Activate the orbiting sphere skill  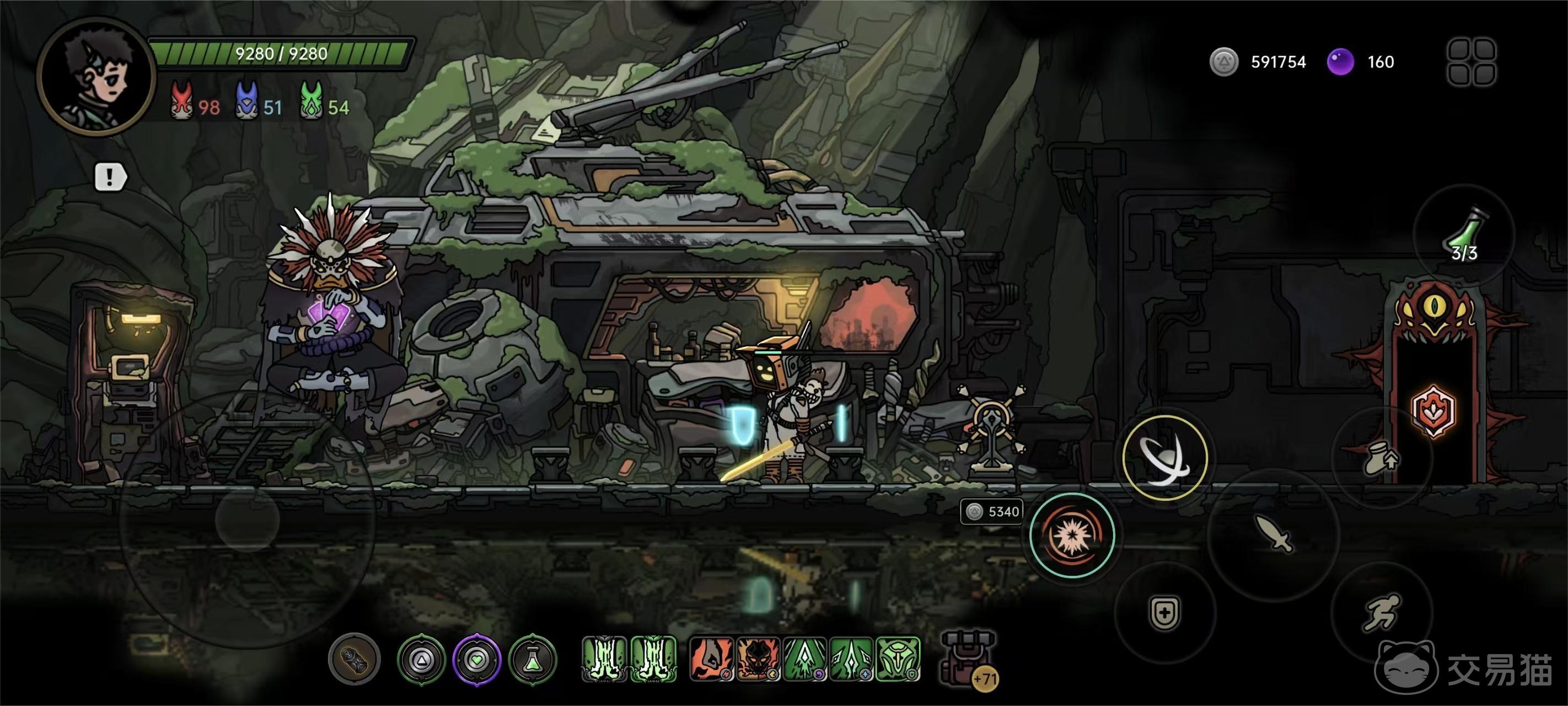point(1164,458)
